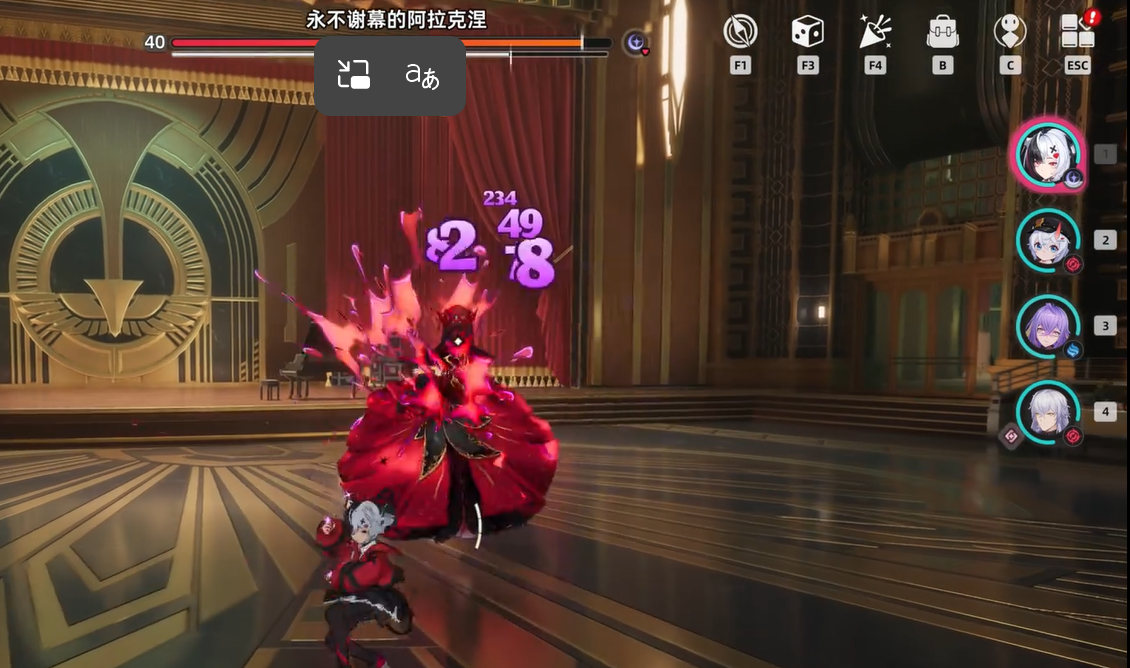Switch to the fourth silver-haired character portrait
Viewport: 1130px width, 668px height.
click(1047, 412)
